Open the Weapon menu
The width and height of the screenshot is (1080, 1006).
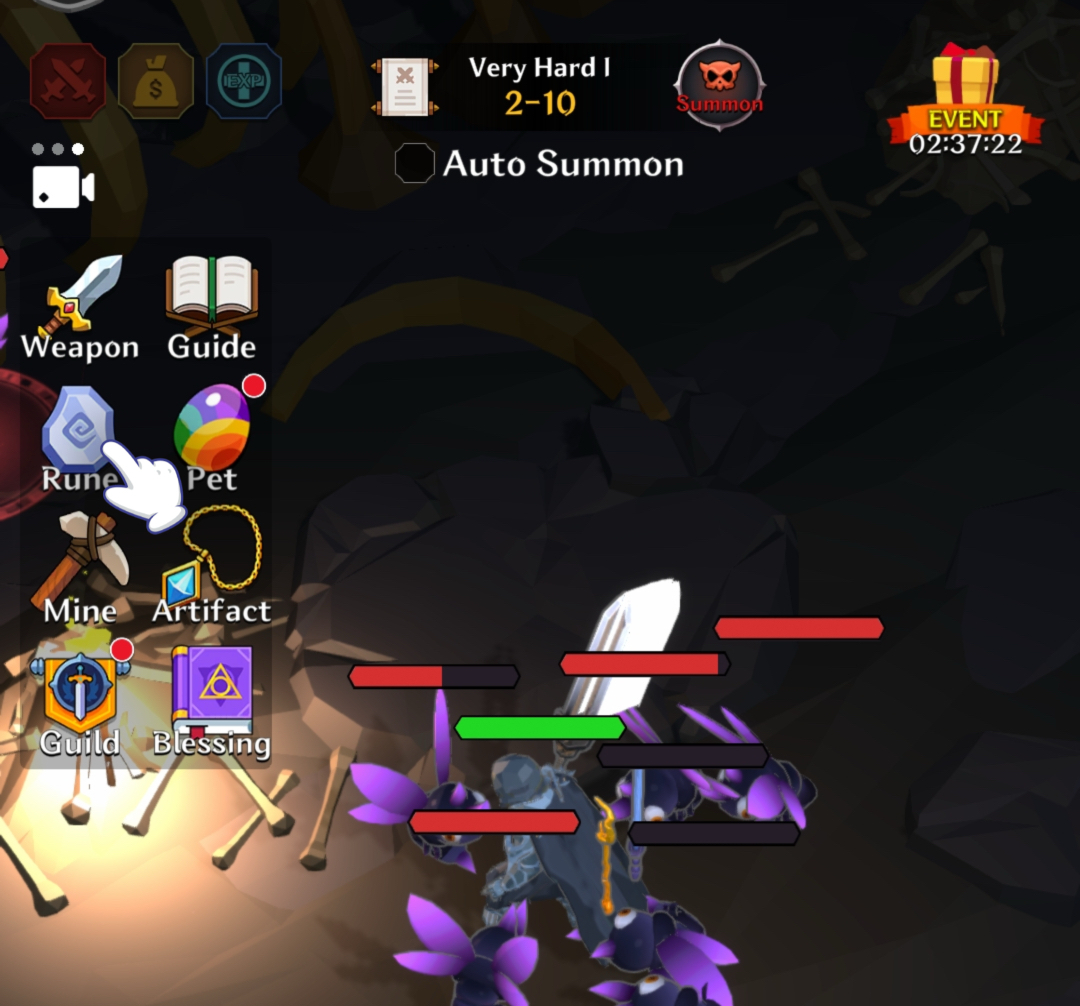point(80,305)
